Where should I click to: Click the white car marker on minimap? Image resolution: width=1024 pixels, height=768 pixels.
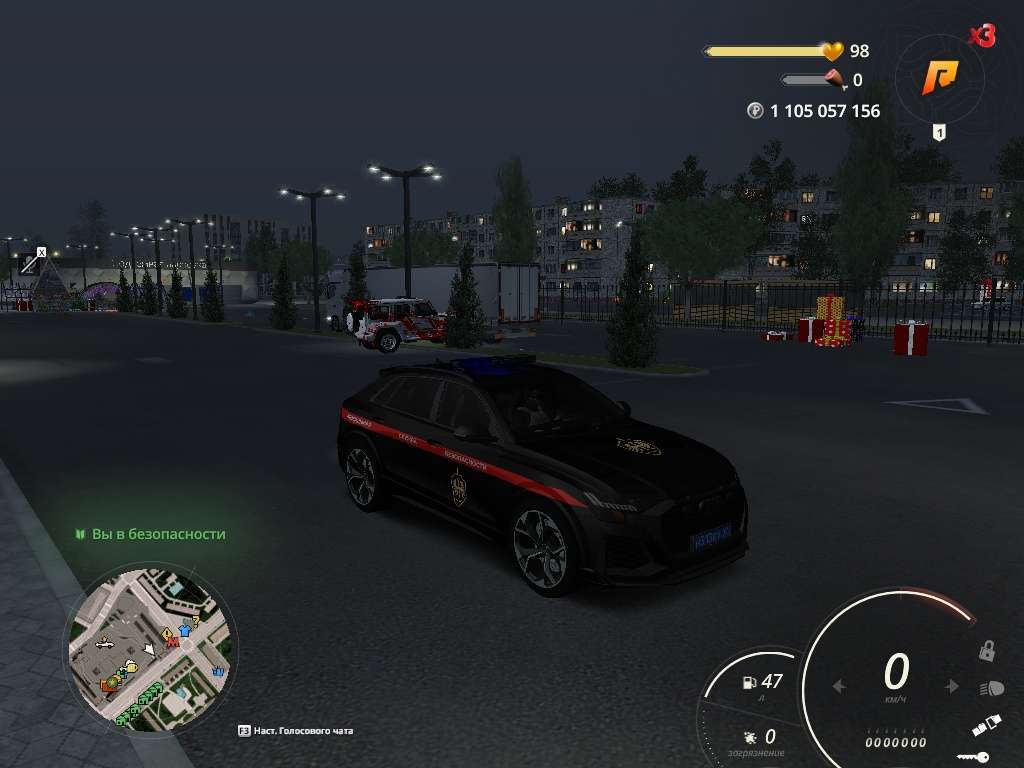[x=104, y=644]
